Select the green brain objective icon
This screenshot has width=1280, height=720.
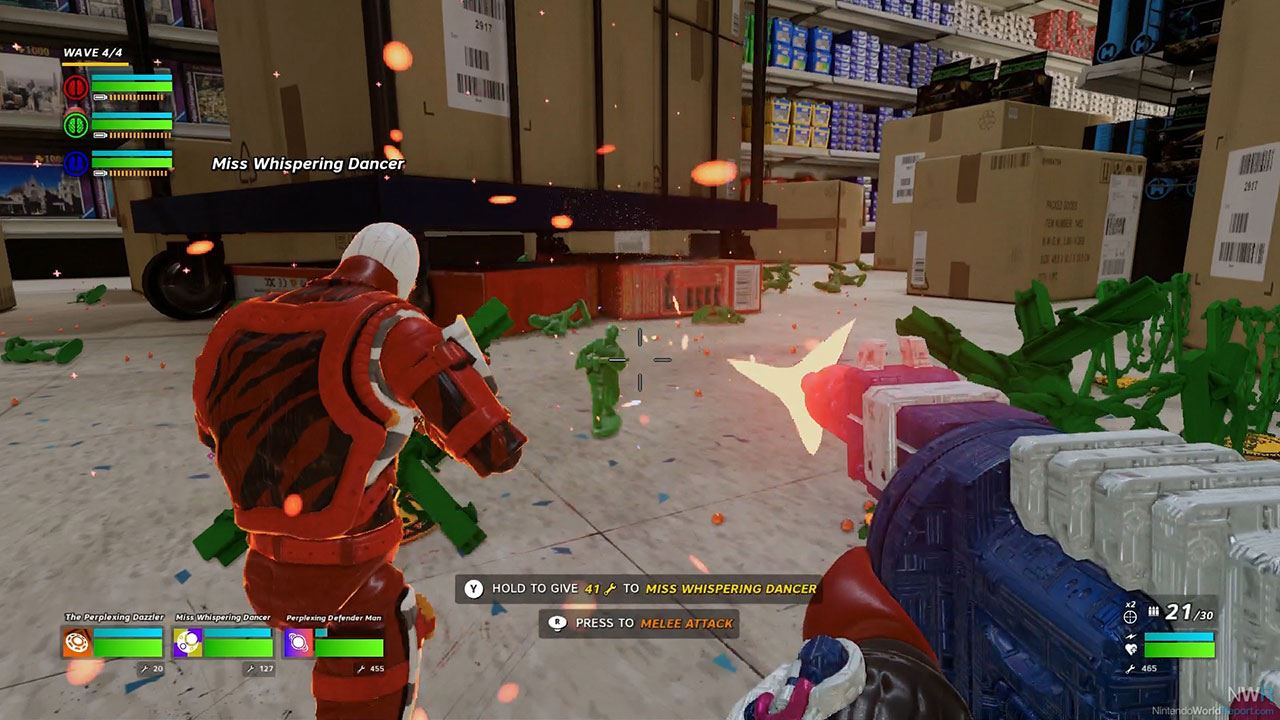click(x=76, y=125)
